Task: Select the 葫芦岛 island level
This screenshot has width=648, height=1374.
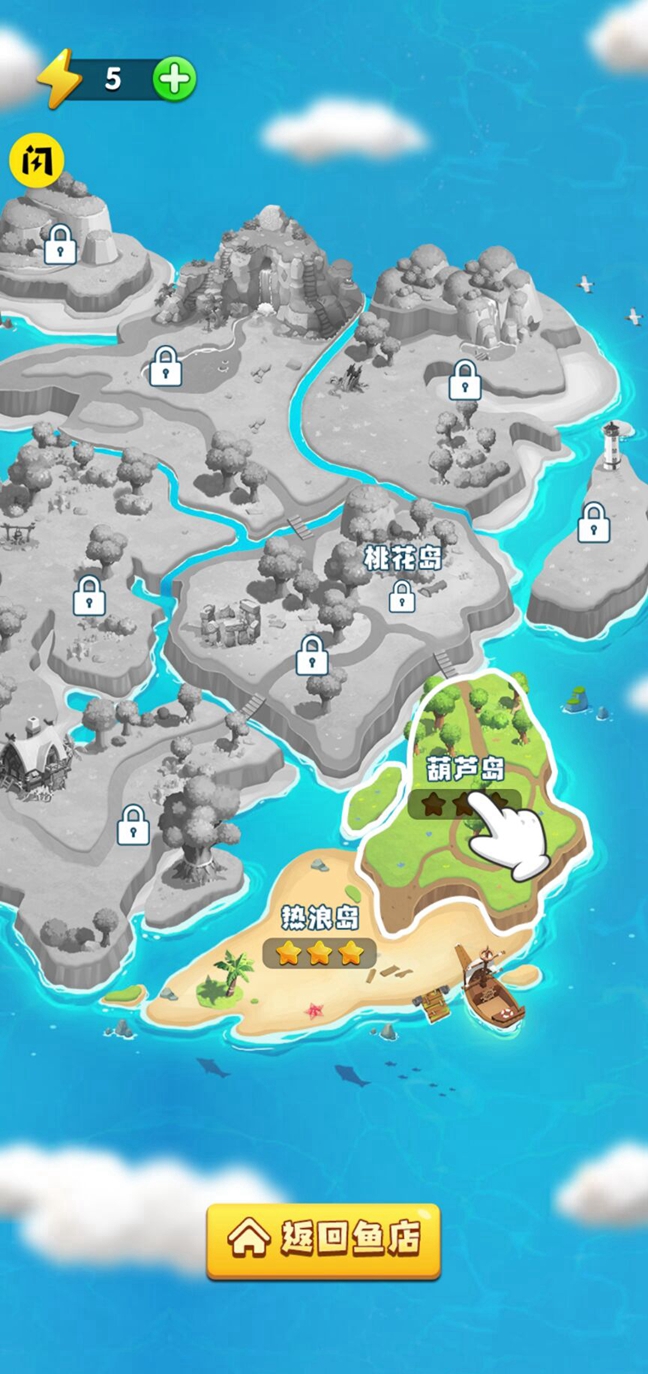Action: pos(465,790)
